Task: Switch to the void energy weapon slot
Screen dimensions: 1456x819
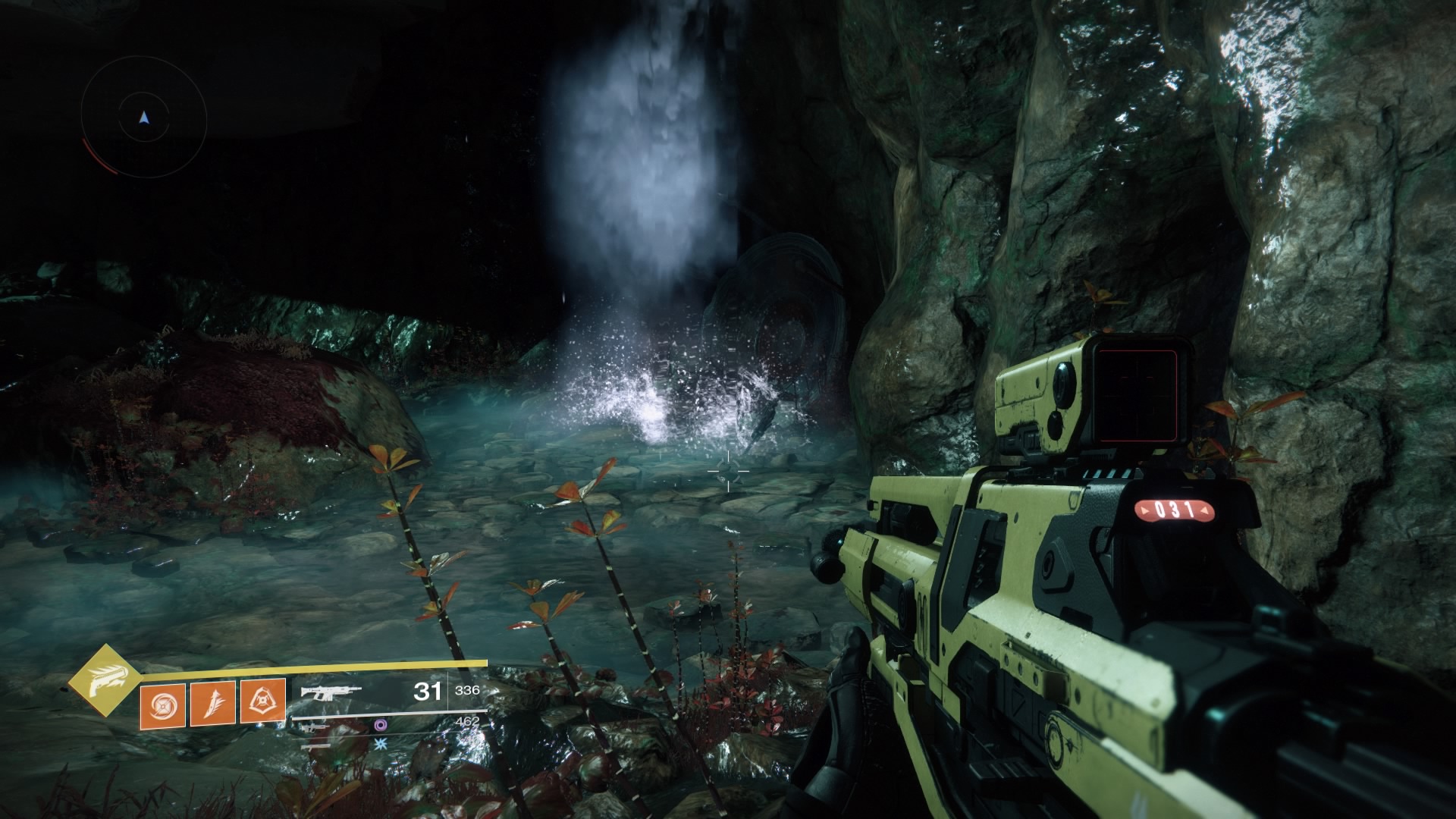Action: tap(381, 726)
